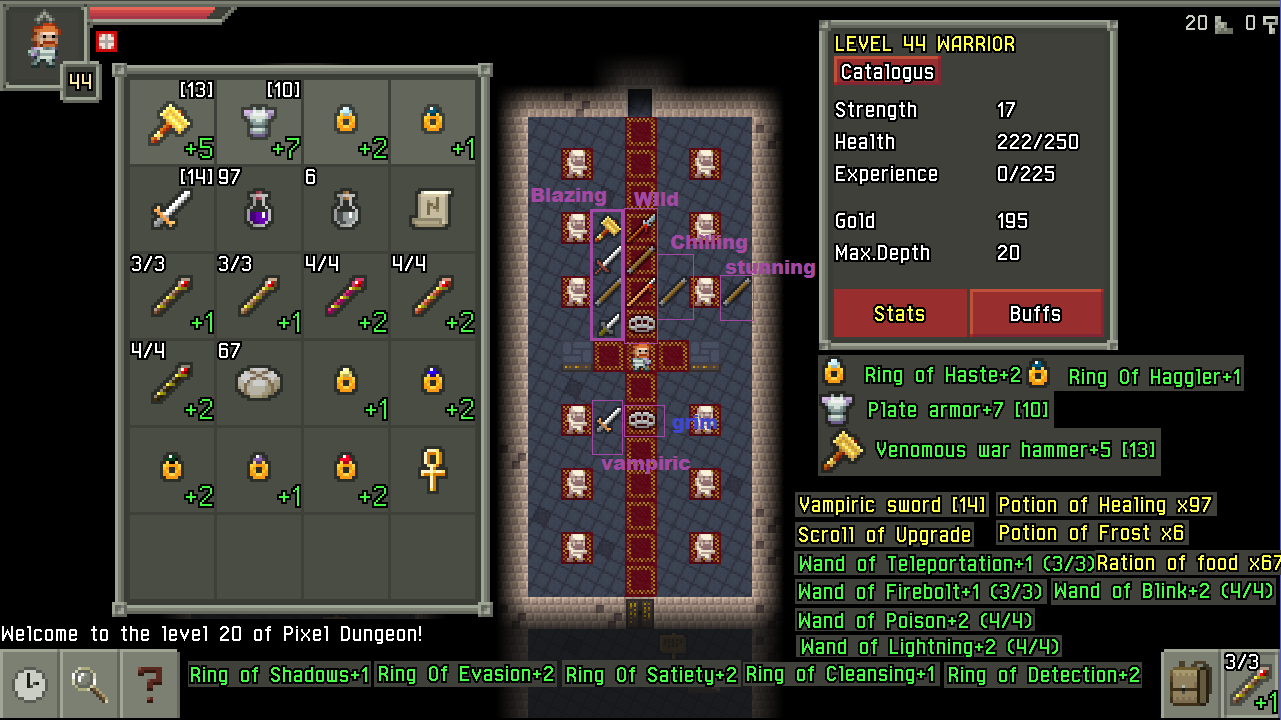Select the Venomous war hammer slot

[173, 123]
